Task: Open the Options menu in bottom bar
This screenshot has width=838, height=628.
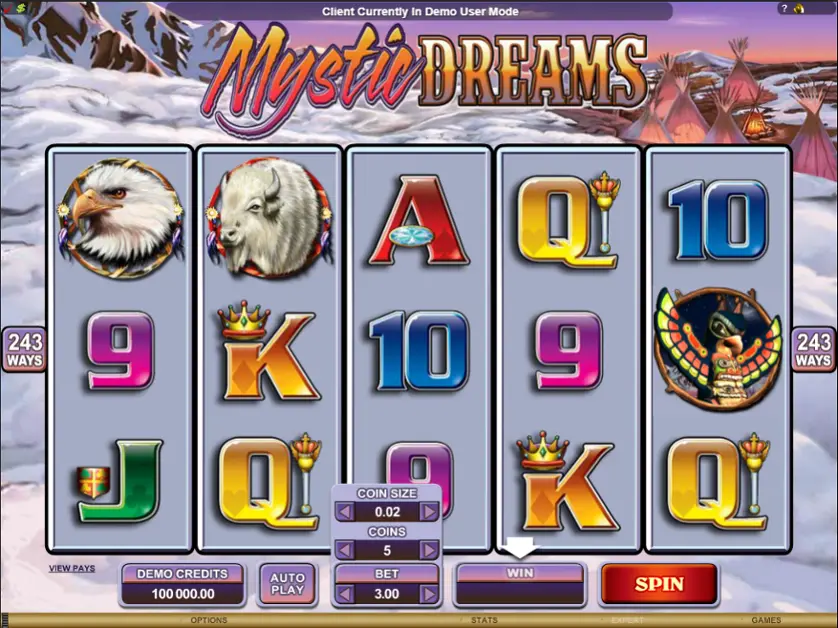Action: 209,620
